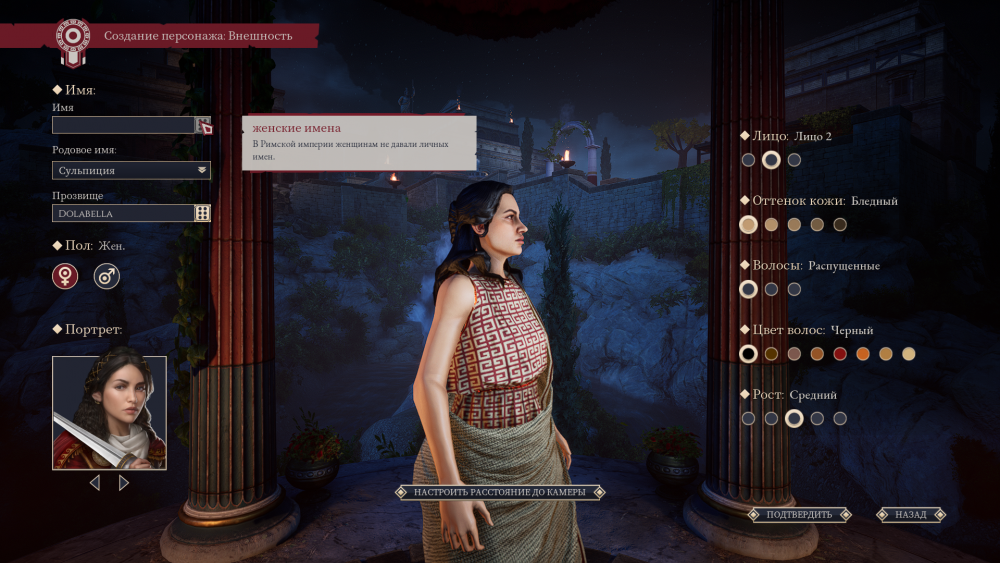Viewport: 1000px width, 563px height.
Task: Choose the red hair color swatch
Action: pos(840,354)
